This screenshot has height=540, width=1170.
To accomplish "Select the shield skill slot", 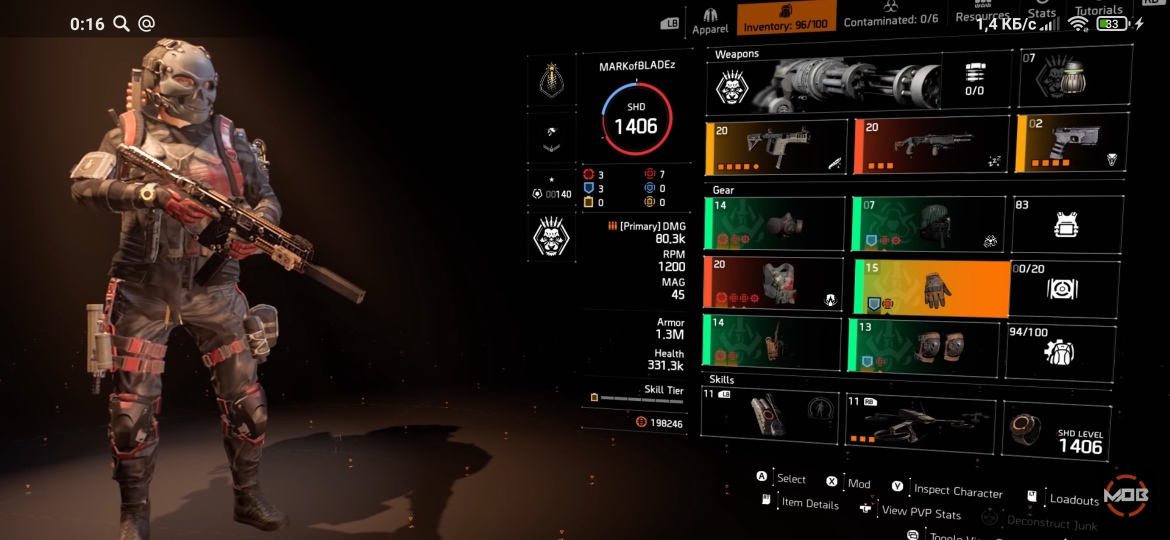I will click(769, 415).
